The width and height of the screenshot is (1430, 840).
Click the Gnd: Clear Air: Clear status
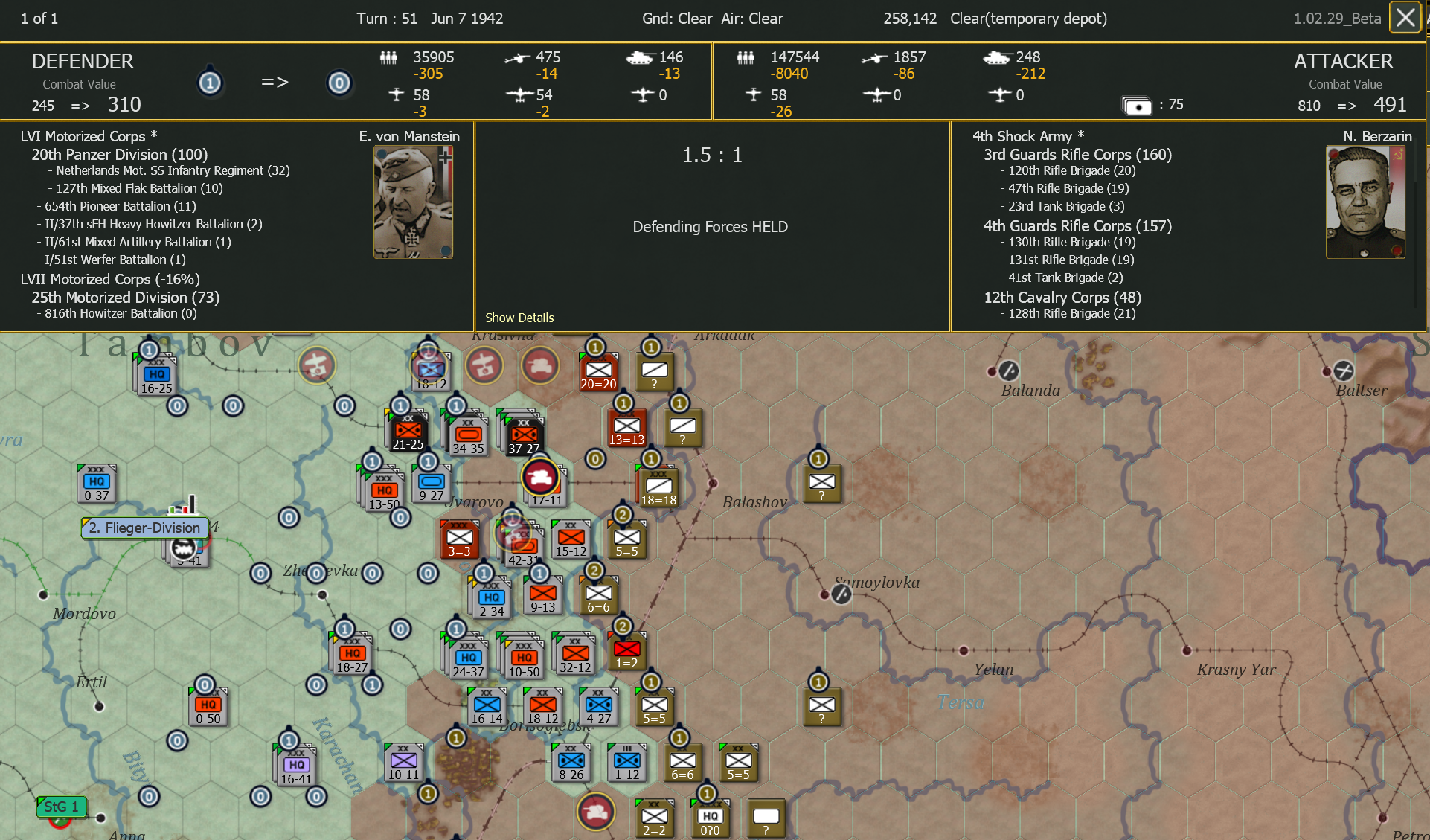click(x=713, y=19)
